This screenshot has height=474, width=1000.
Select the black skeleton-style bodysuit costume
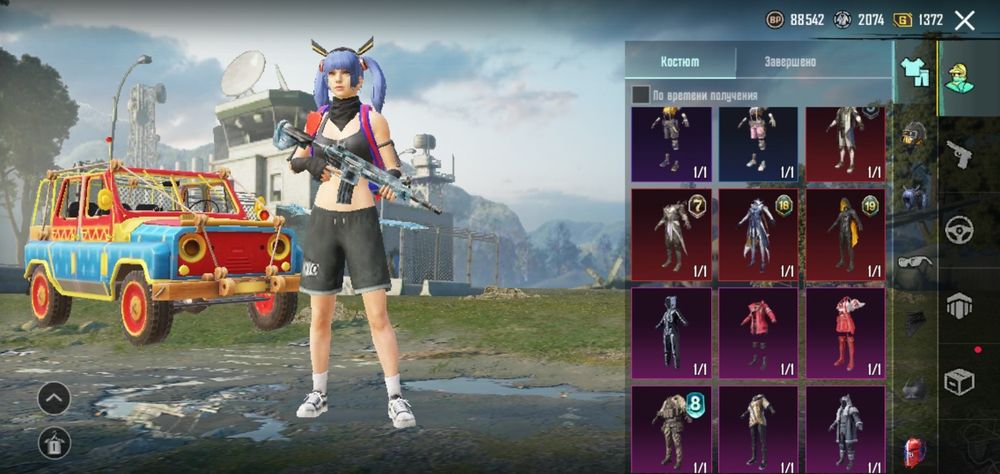(671, 333)
